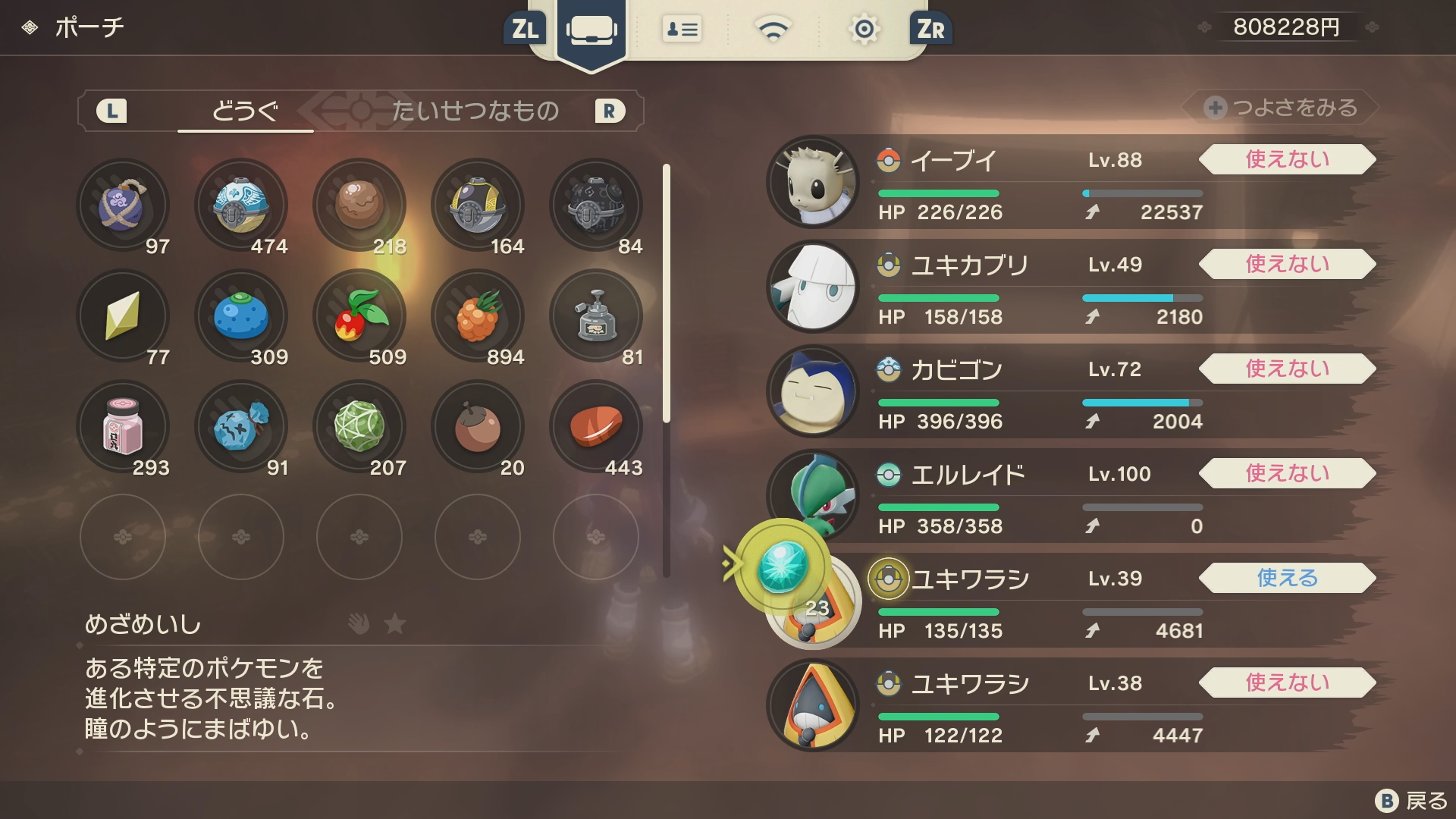Choose the yellow Revive crystal slot
This screenshot has height=819, width=1456.
click(123, 316)
